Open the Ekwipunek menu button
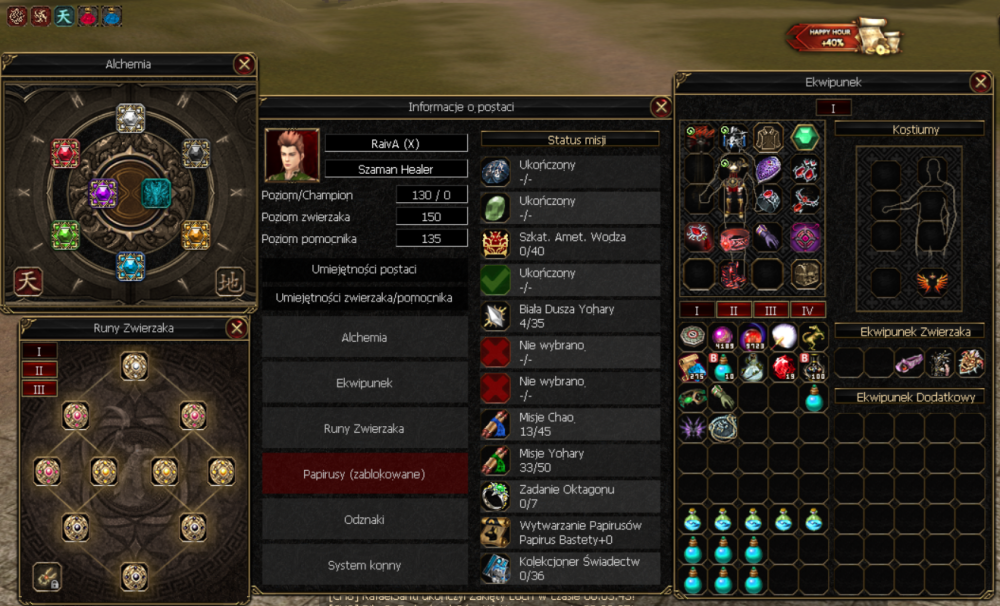The width and height of the screenshot is (1000, 606). coord(364,382)
